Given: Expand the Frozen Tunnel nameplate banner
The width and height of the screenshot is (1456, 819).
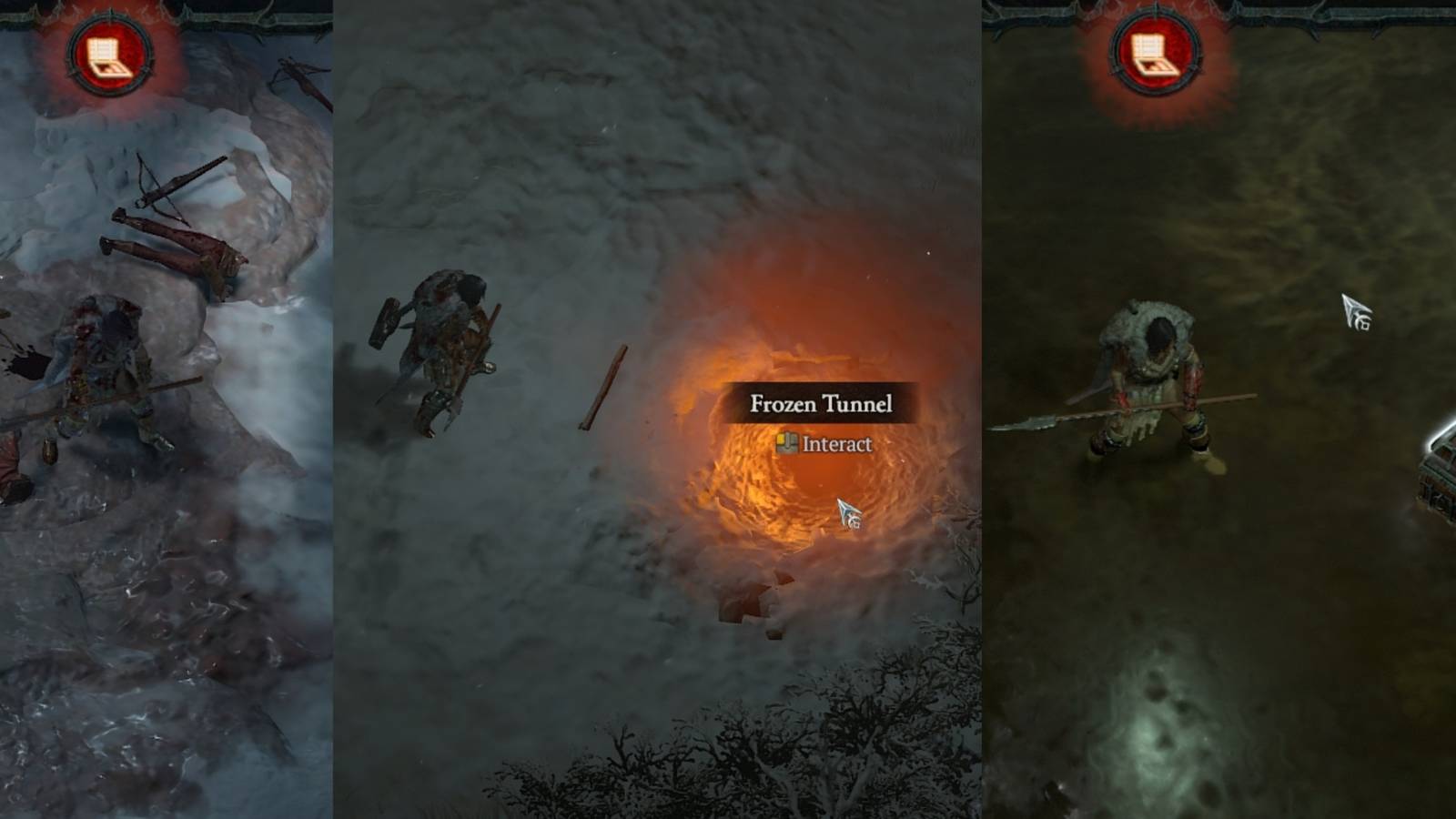Looking at the screenshot, I should (819, 403).
